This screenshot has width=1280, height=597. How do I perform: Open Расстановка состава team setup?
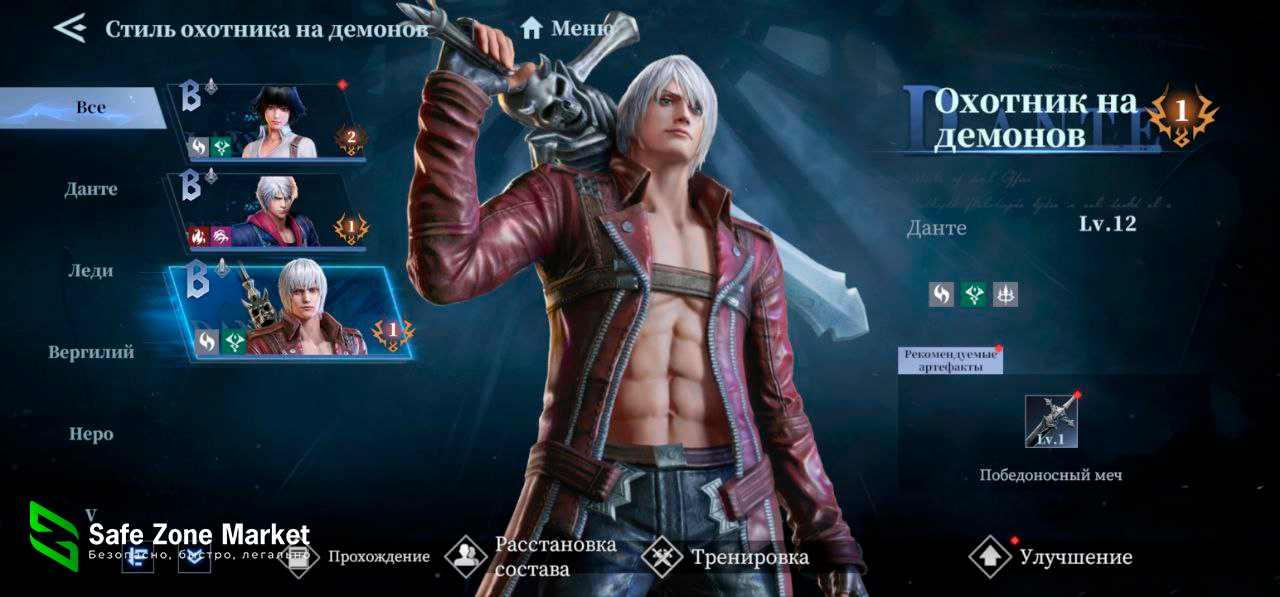[532, 557]
